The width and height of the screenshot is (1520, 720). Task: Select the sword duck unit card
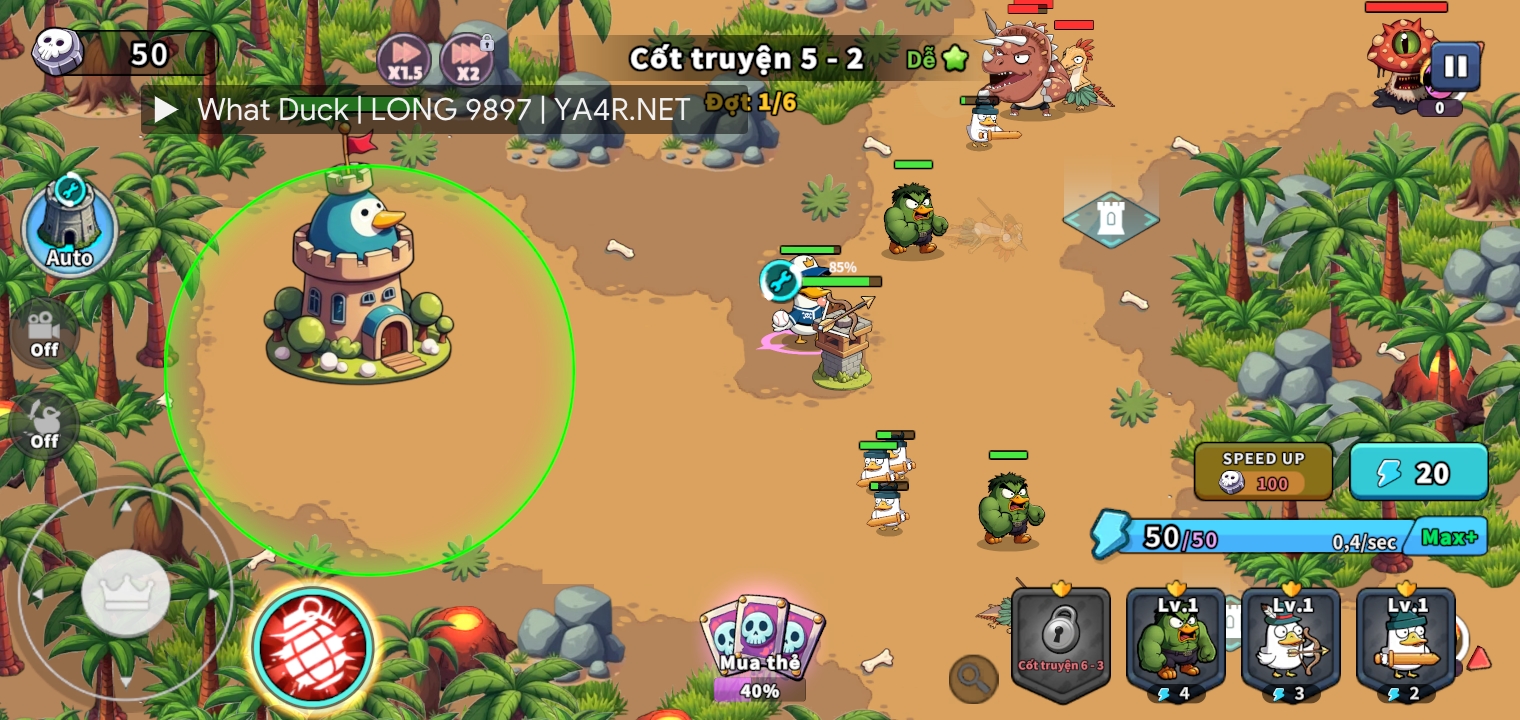point(1406,645)
